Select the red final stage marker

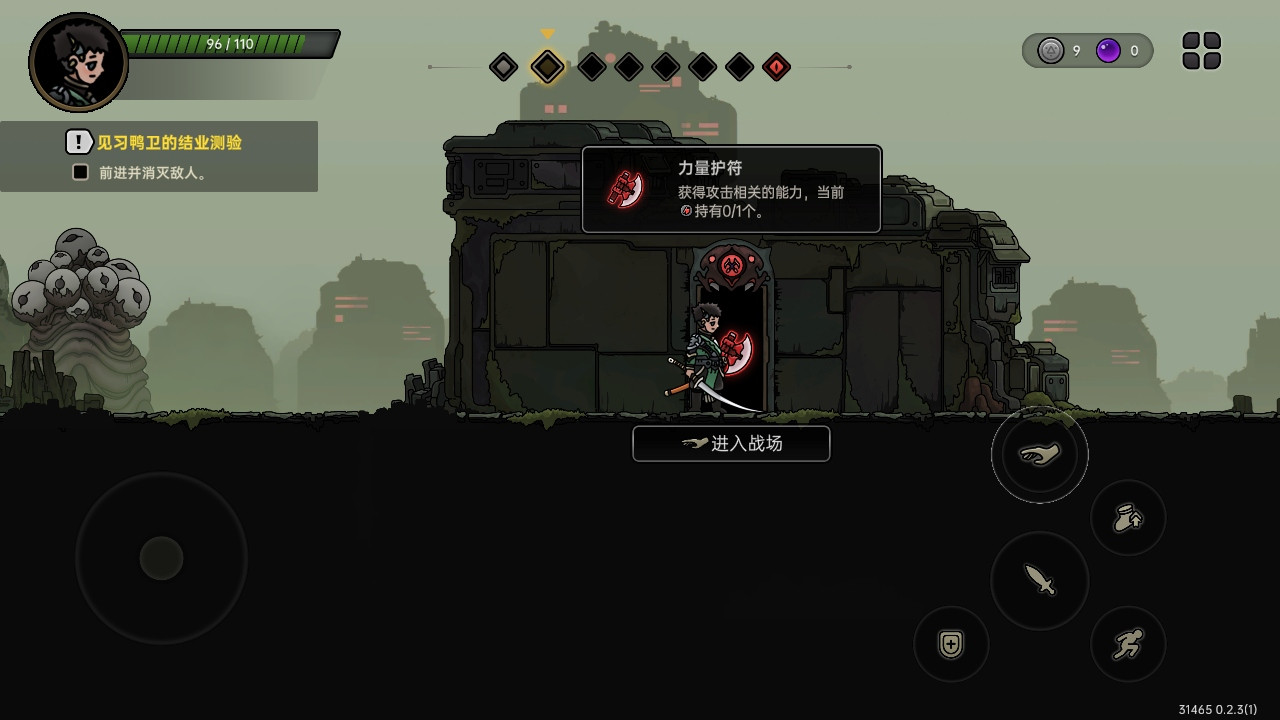click(x=776, y=67)
